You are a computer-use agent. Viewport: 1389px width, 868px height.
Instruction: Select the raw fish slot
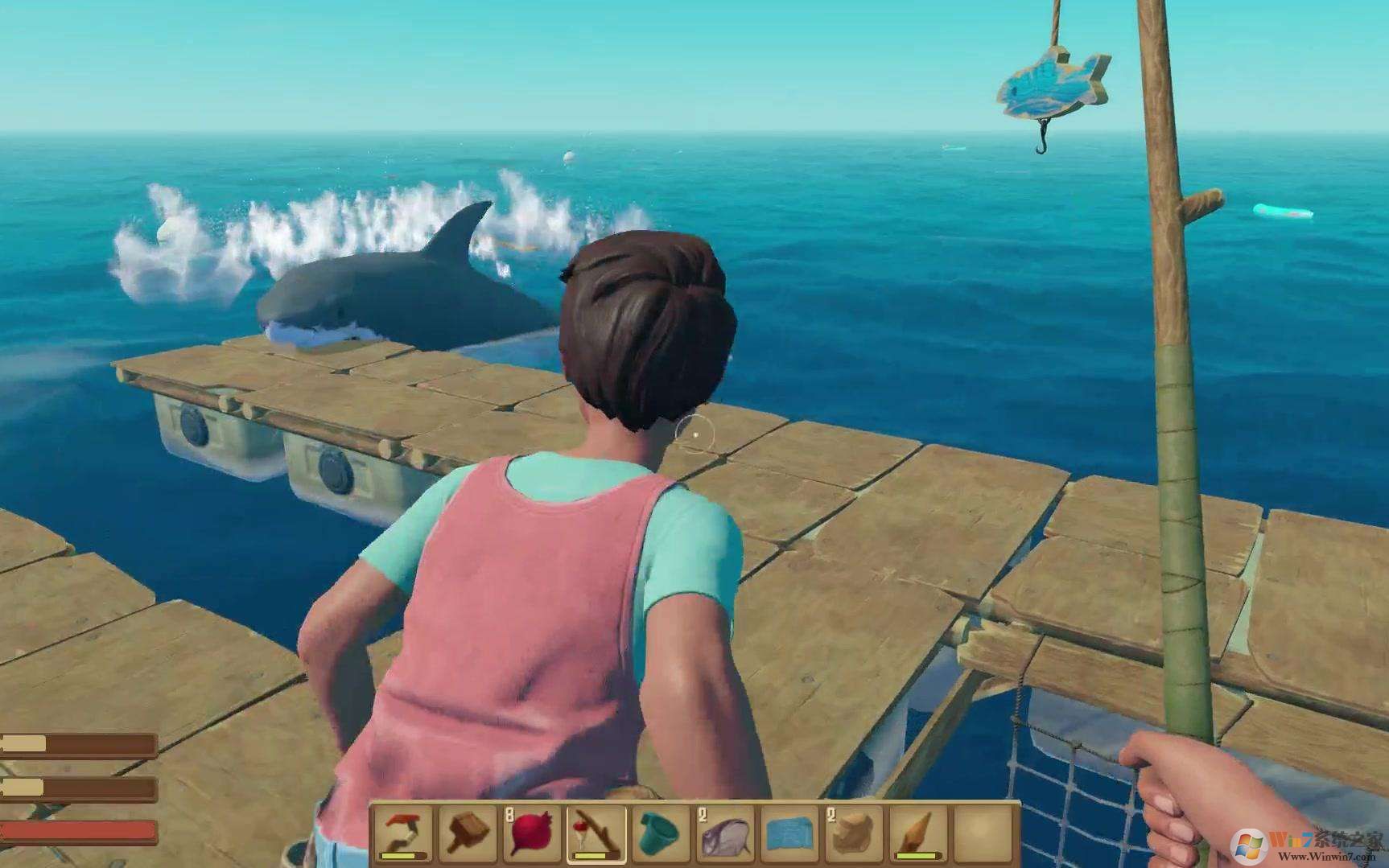click(x=724, y=833)
